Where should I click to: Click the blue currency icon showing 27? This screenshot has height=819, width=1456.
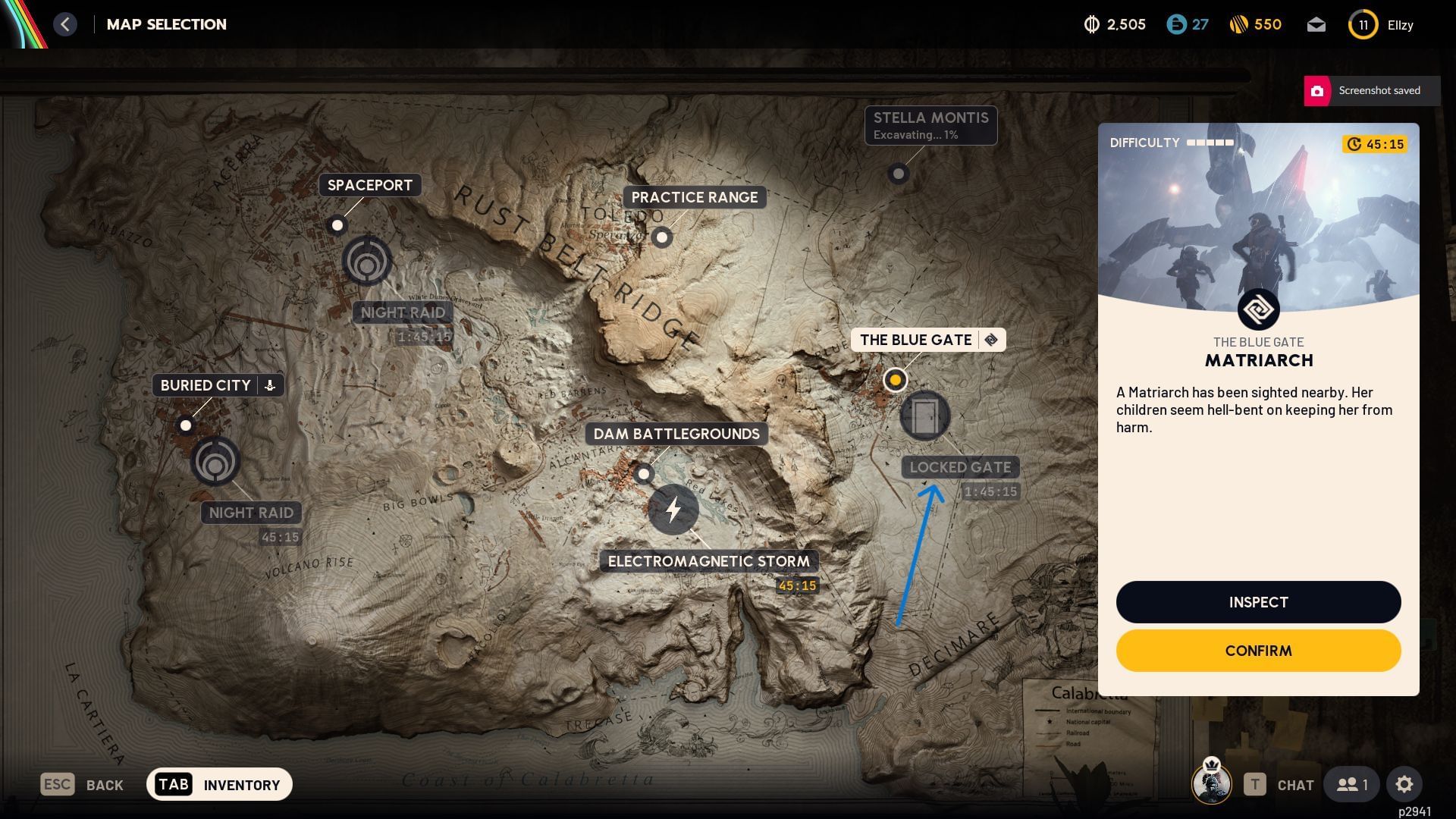[1175, 24]
